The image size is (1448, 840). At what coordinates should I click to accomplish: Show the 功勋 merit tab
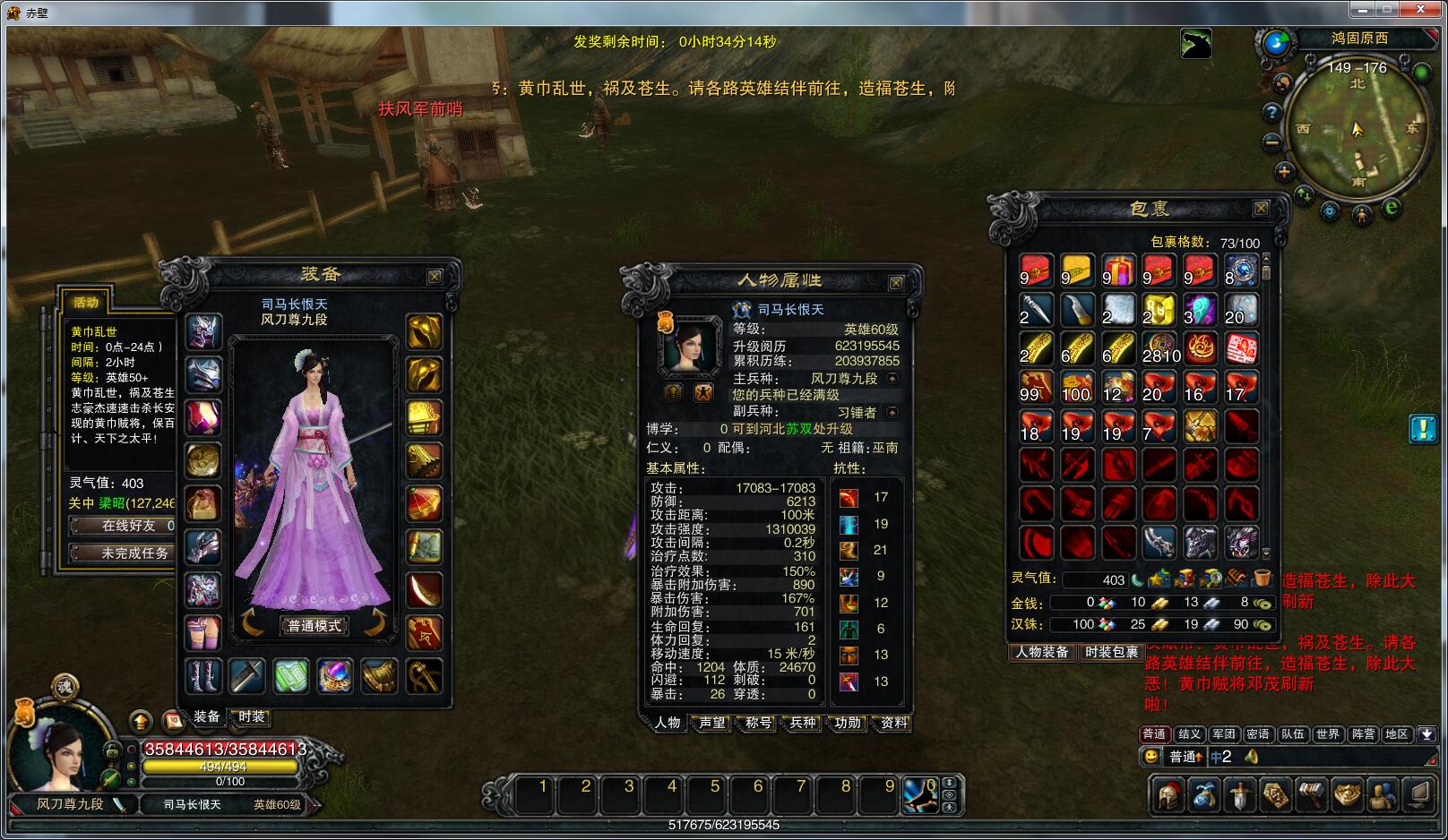click(x=848, y=723)
